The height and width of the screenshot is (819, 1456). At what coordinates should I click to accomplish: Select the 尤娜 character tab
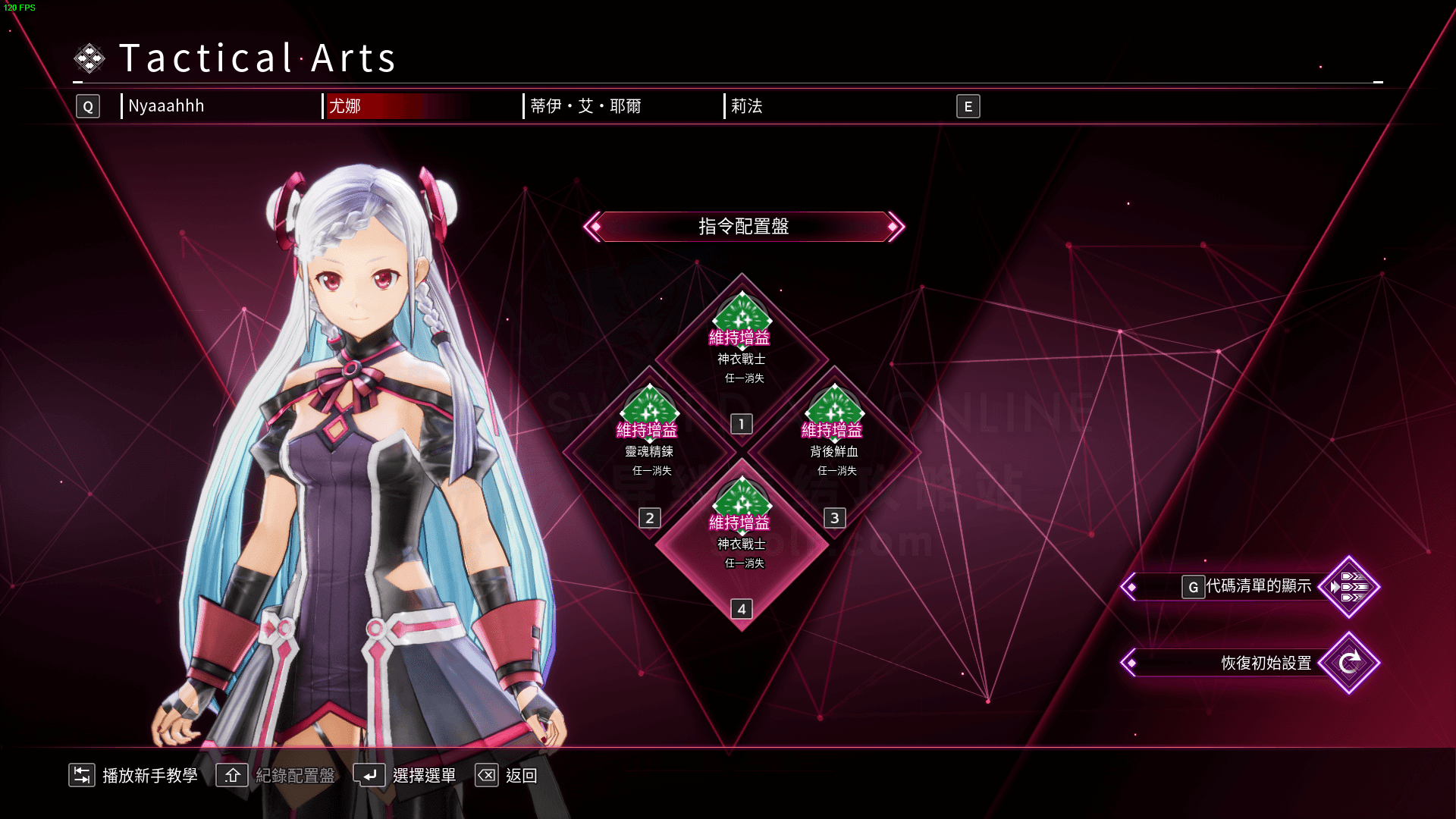[x=345, y=106]
